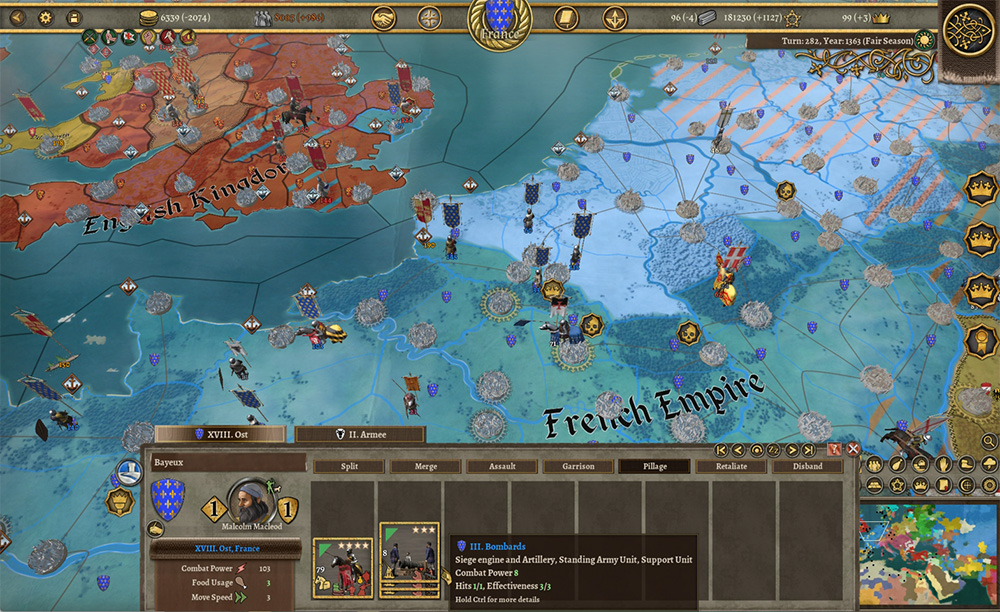Screen dimensions: 1000x612
Task: Open the scroll ledger icon
Action: [x=566, y=17]
